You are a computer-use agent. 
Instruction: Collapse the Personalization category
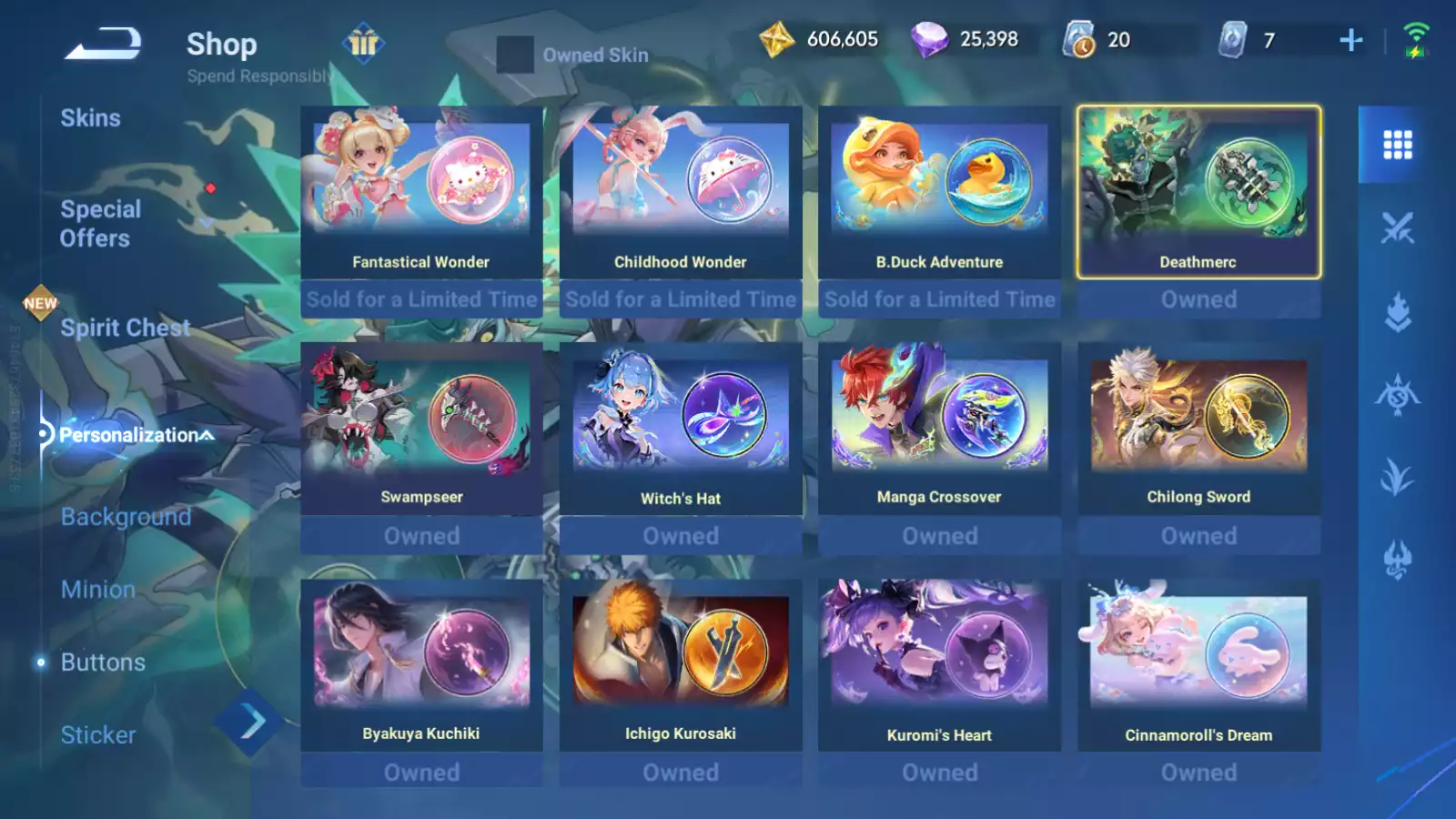[136, 435]
